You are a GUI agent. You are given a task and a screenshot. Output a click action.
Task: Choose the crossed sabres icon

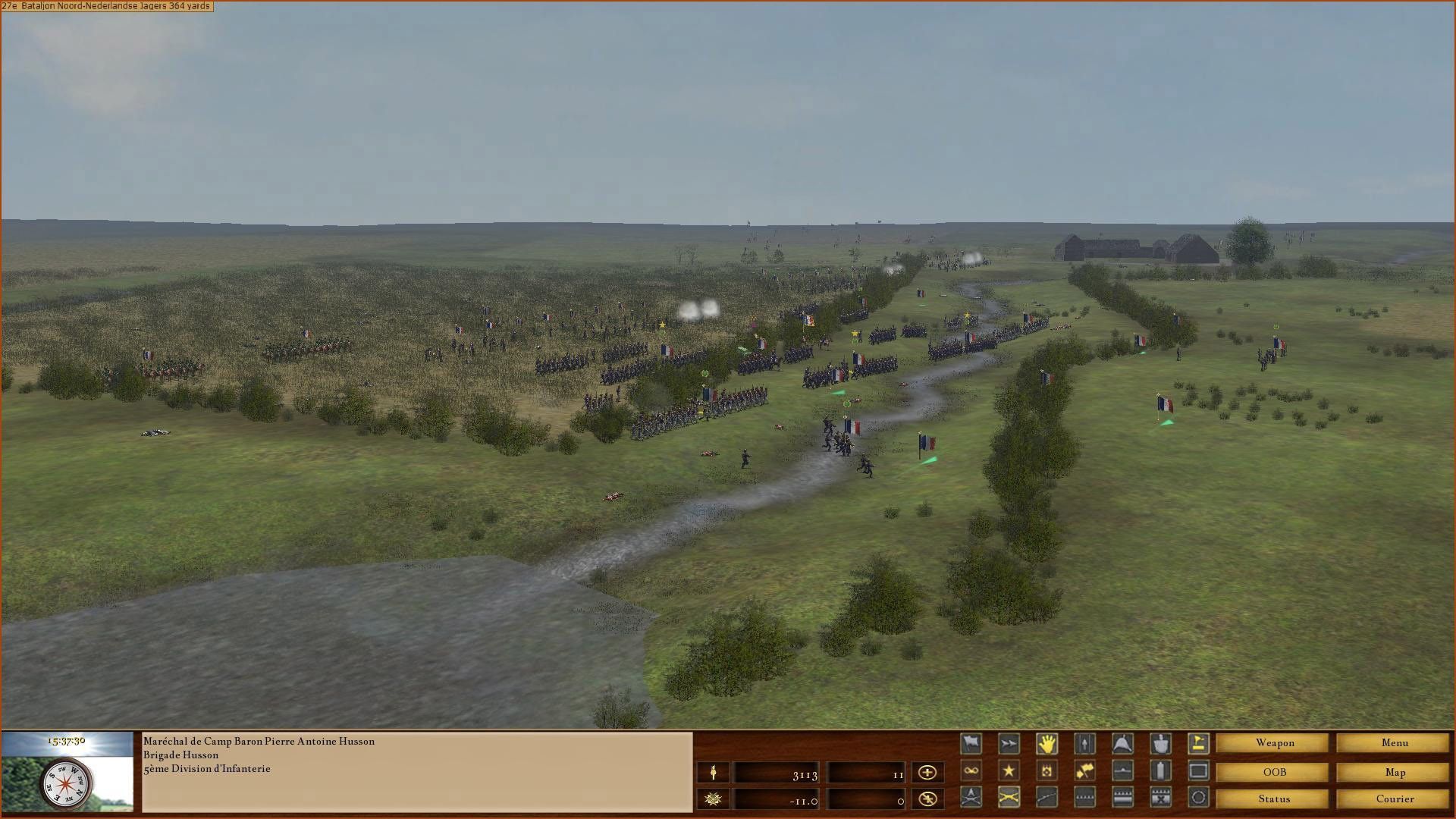[1009, 797]
